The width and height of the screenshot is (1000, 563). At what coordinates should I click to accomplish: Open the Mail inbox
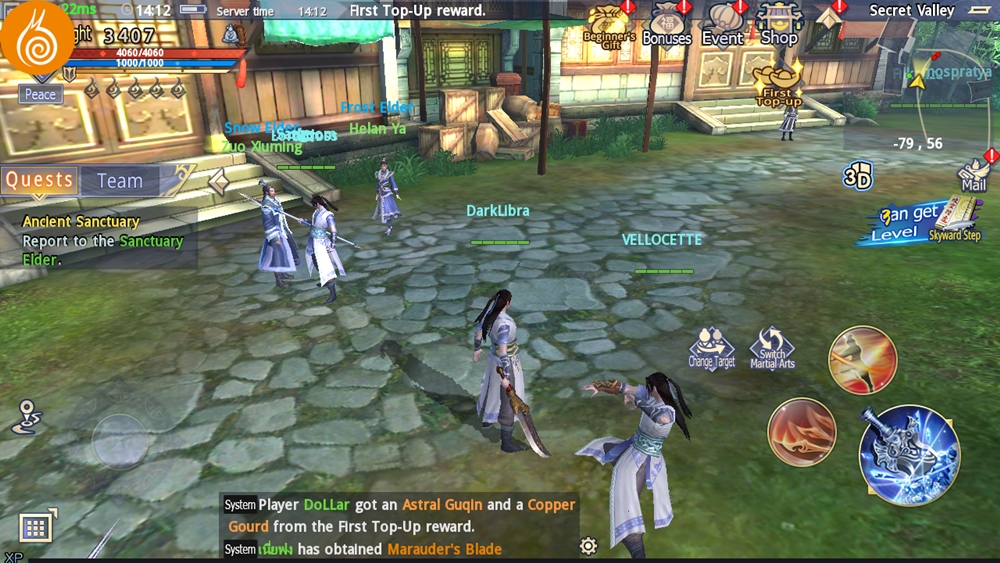tap(974, 173)
